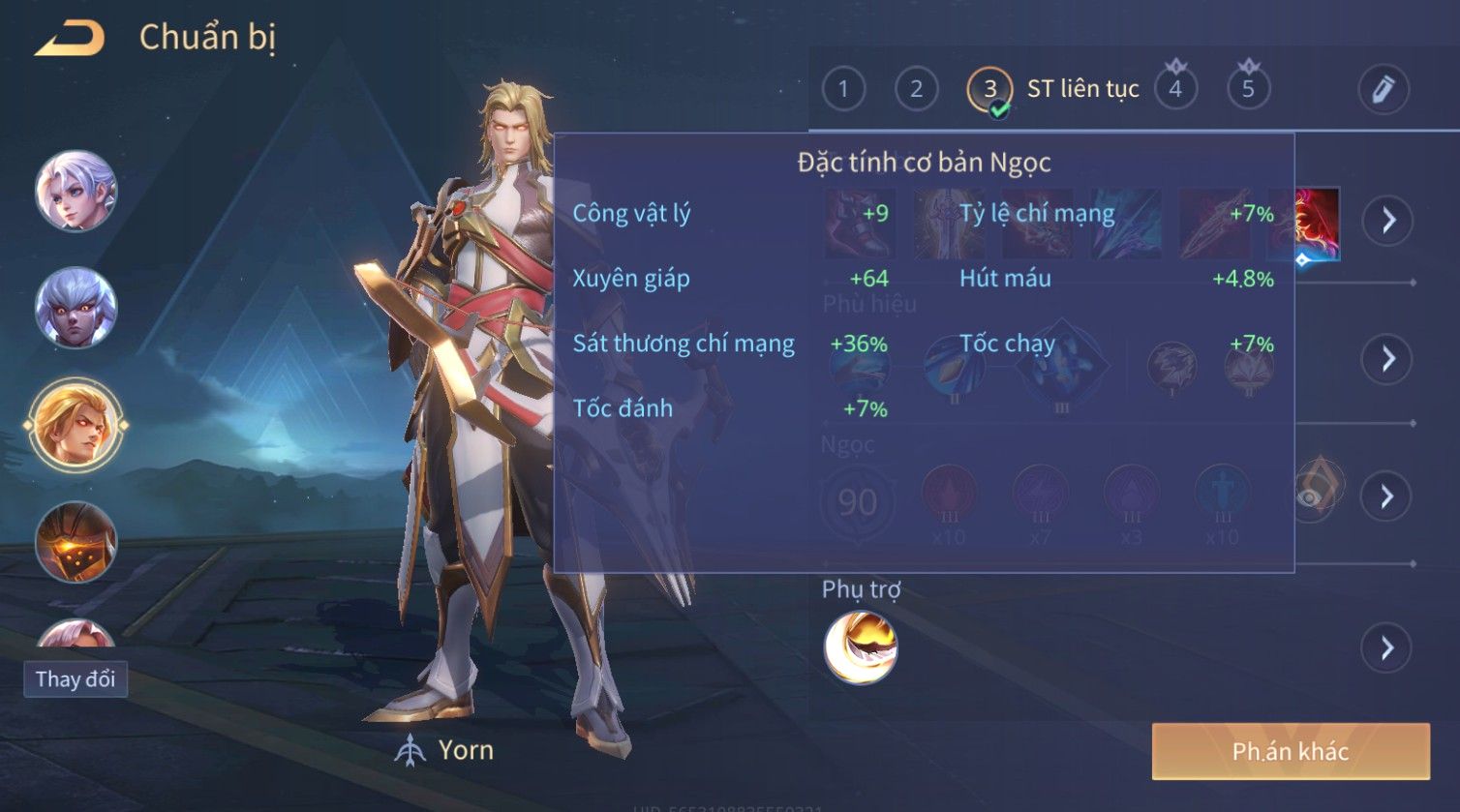Choose locked loadout preset 5
Screen dimensions: 1460x812
(1248, 90)
